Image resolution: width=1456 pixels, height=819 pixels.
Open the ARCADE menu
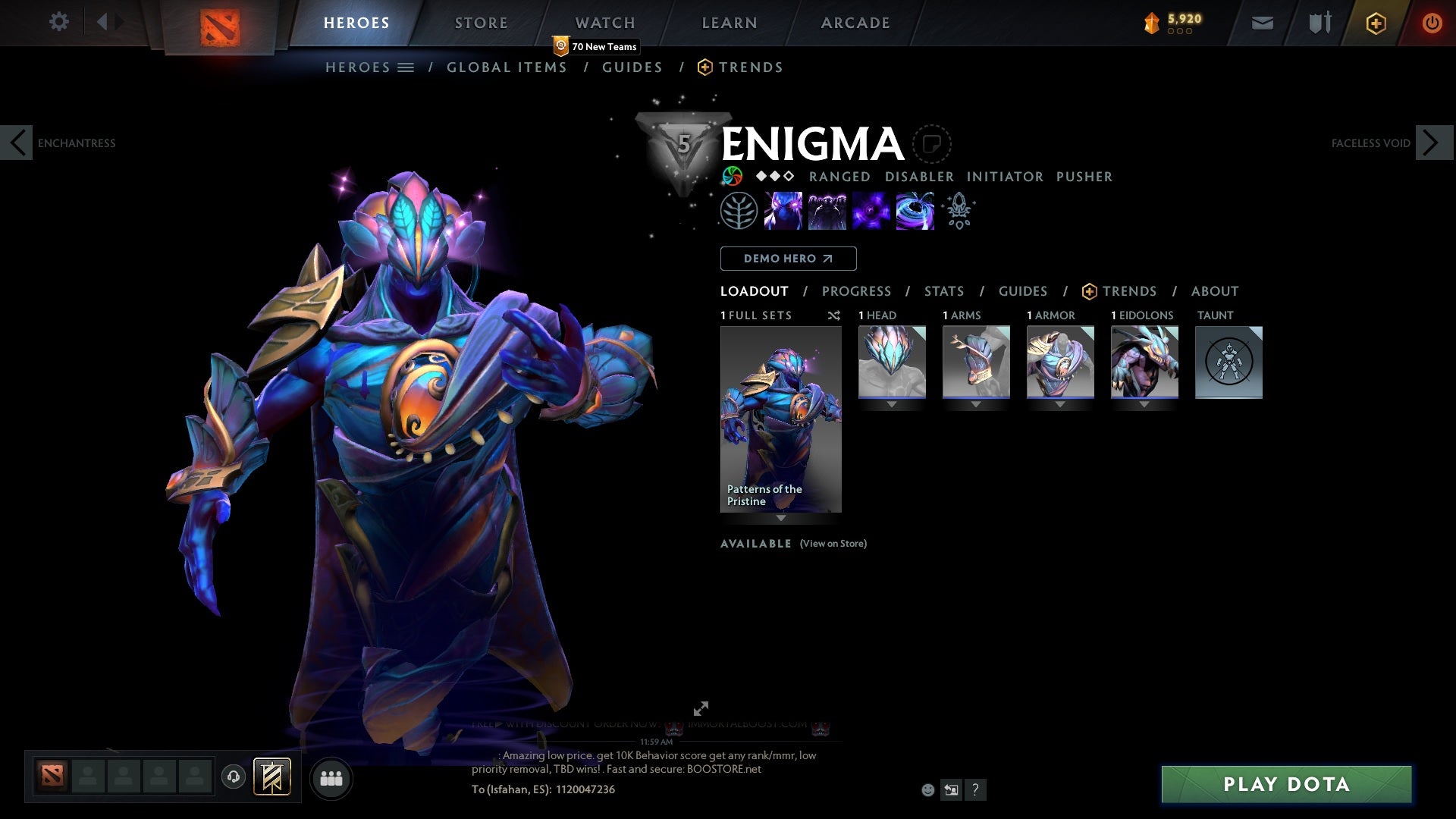(855, 22)
